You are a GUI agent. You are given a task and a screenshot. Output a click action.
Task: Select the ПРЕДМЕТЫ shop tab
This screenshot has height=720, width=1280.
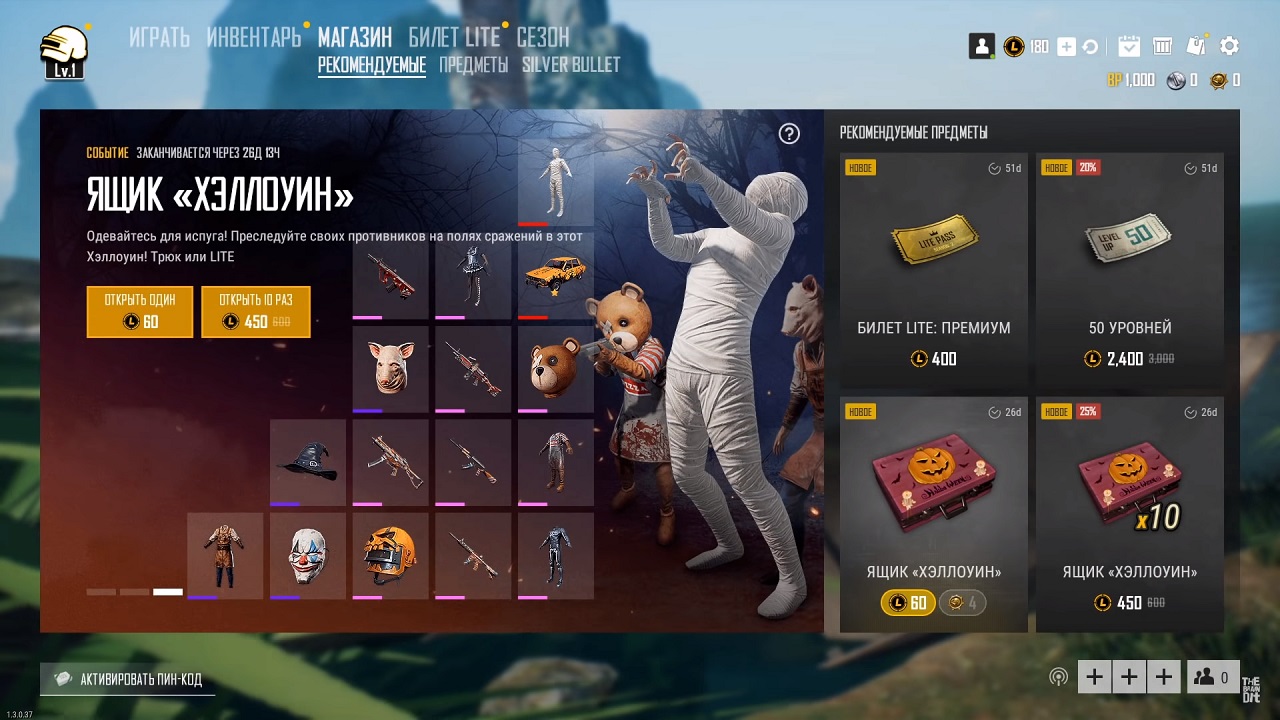coord(474,65)
